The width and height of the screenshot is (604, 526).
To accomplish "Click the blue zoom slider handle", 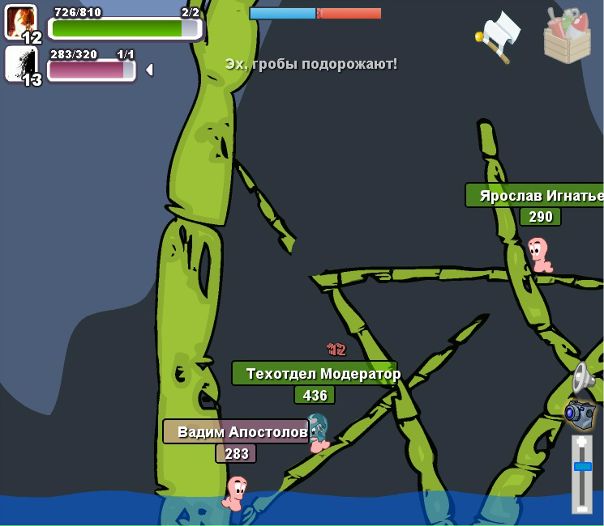I will 582,466.
